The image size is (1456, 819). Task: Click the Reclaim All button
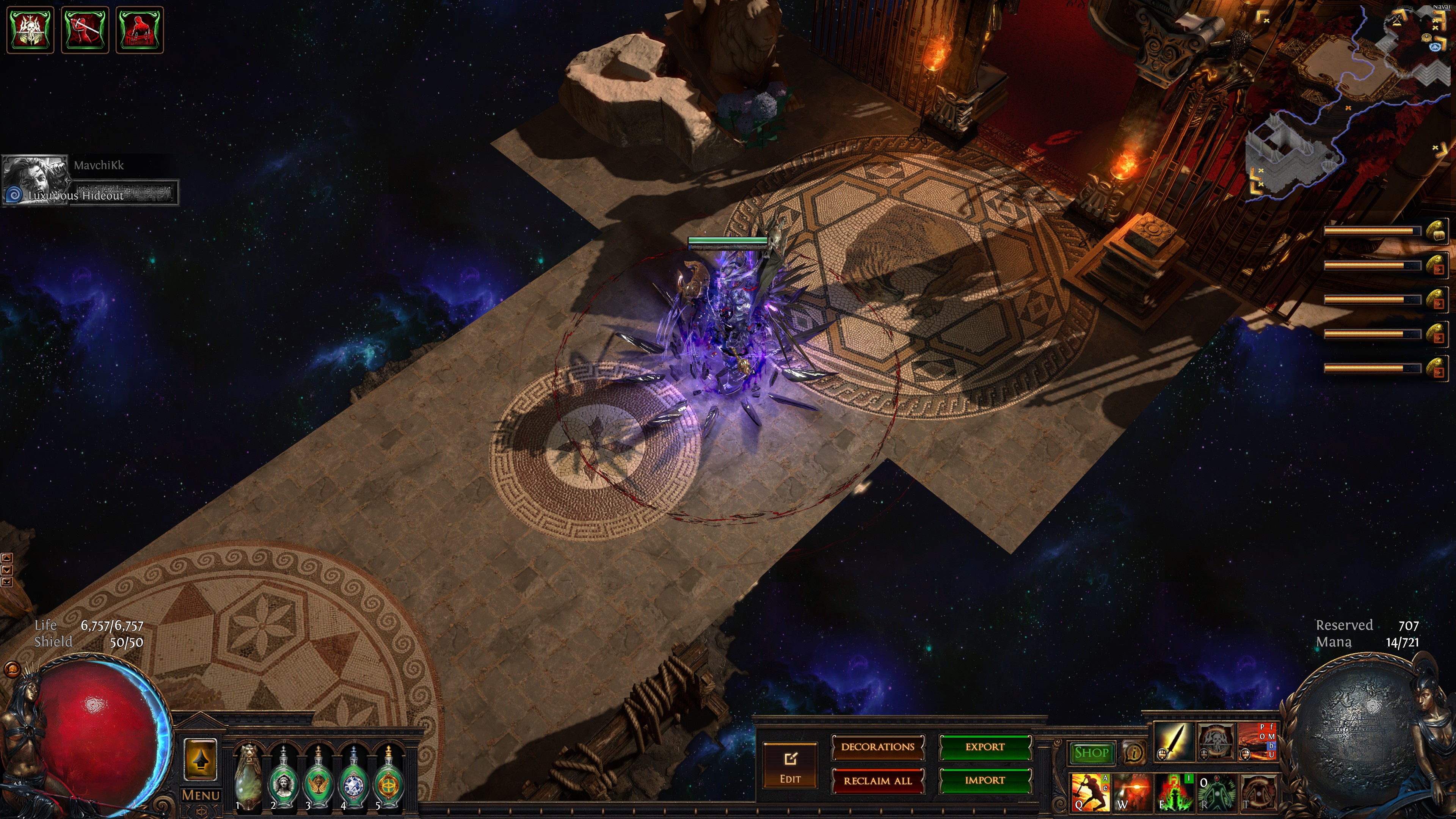877,781
